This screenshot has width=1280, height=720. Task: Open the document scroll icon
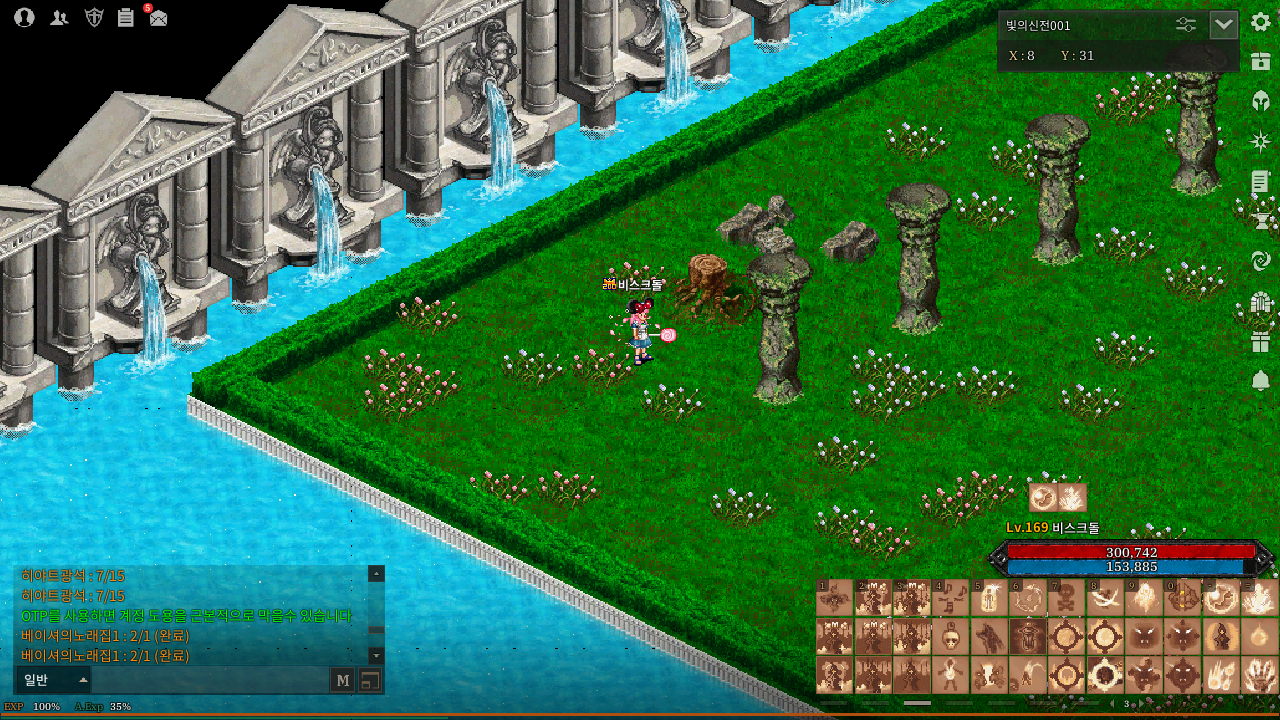point(1260,181)
